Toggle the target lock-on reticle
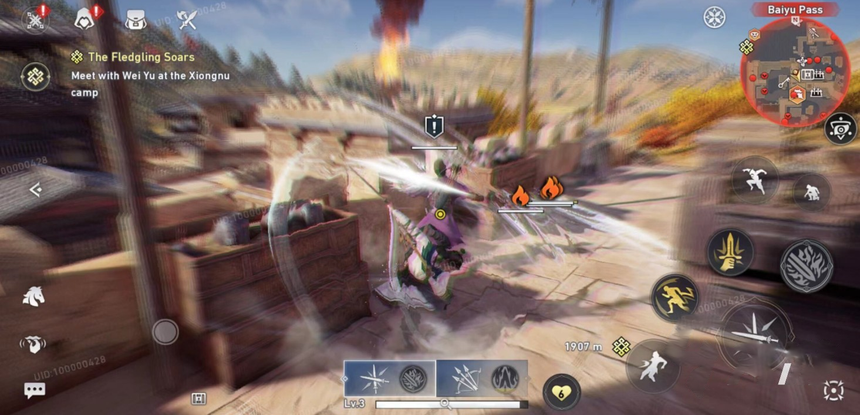 833,390
